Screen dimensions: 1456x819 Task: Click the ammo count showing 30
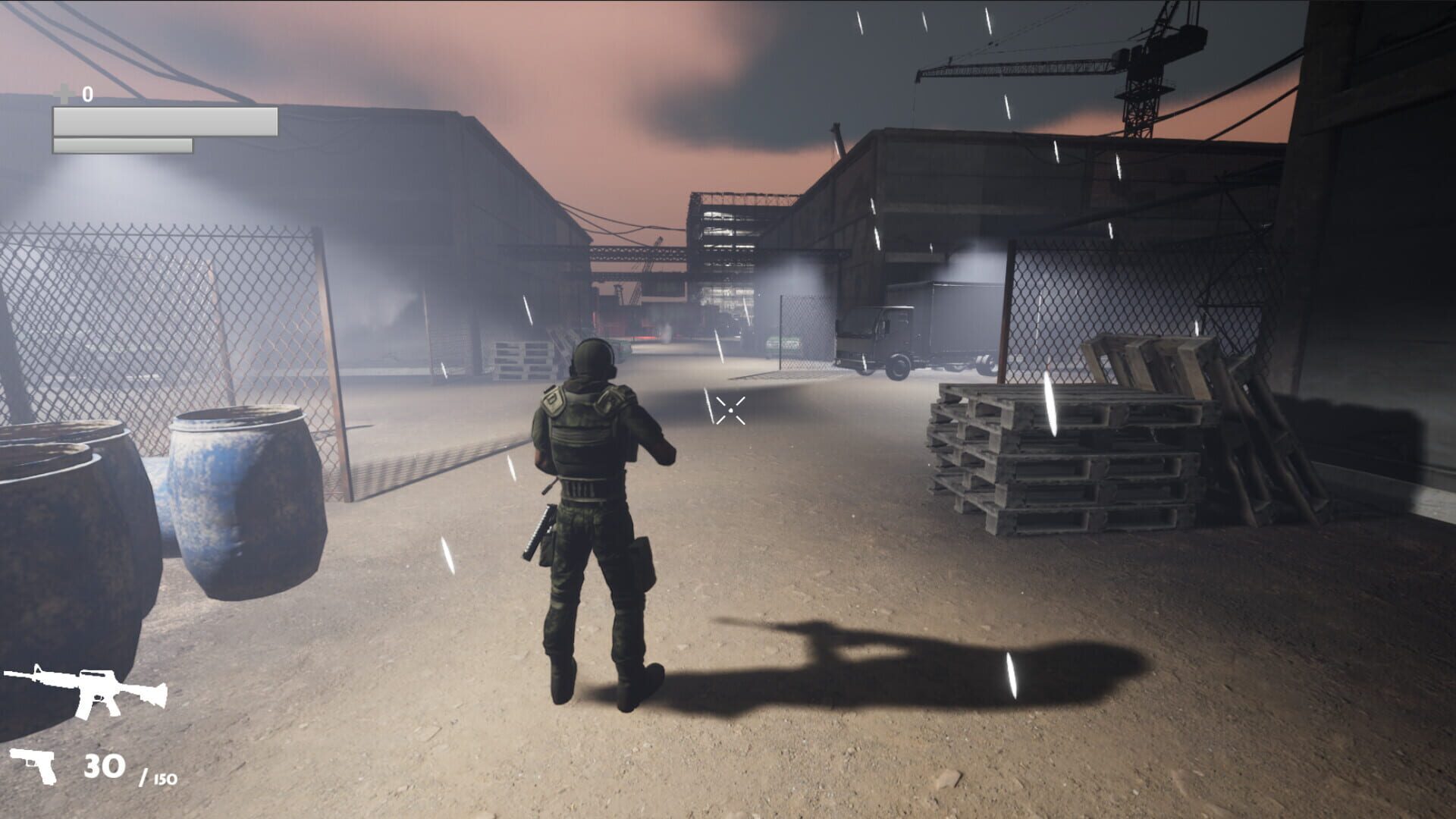click(106, 766)
